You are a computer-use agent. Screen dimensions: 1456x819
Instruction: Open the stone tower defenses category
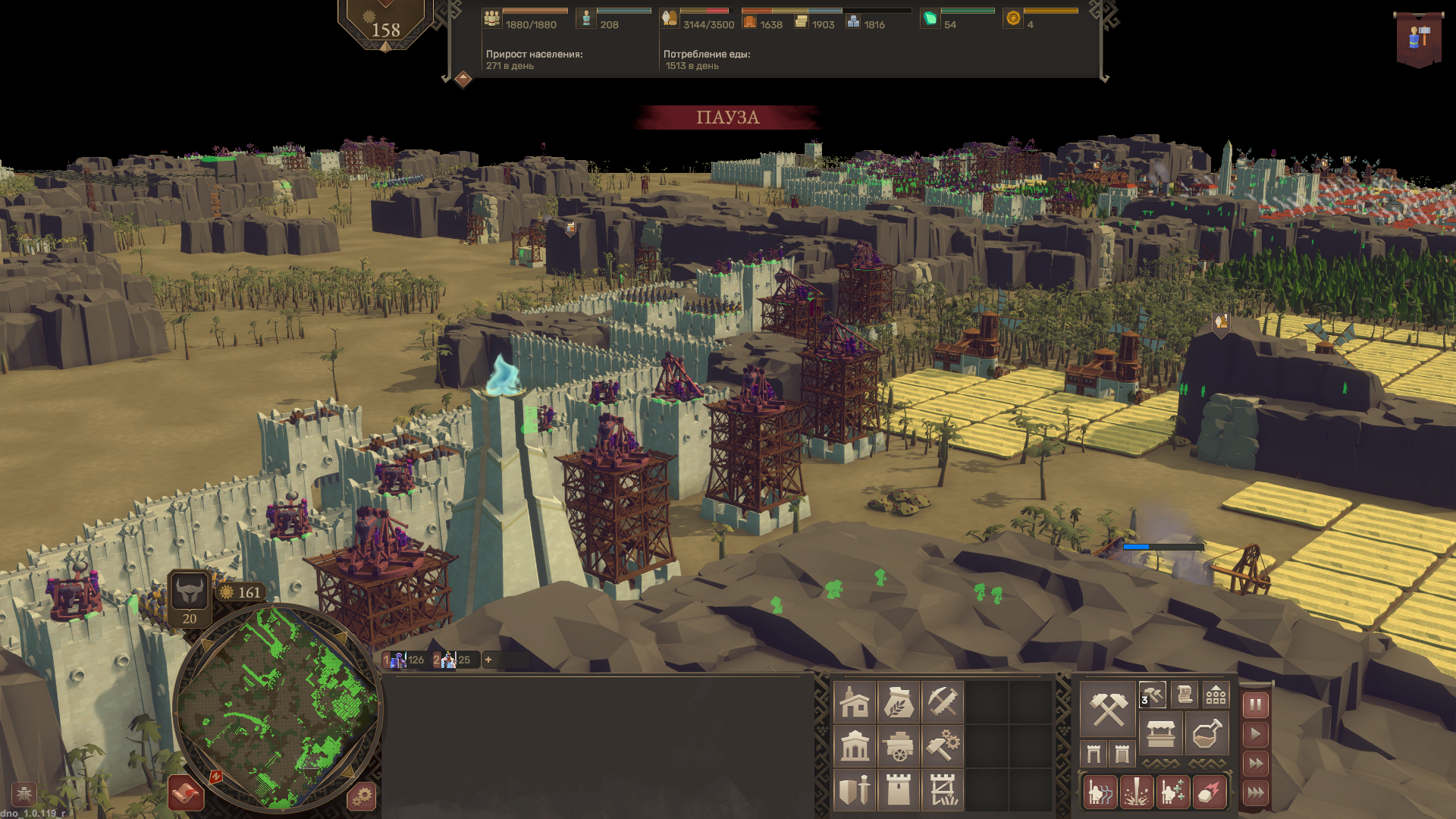pyautogui.click(x=899, y=790)
